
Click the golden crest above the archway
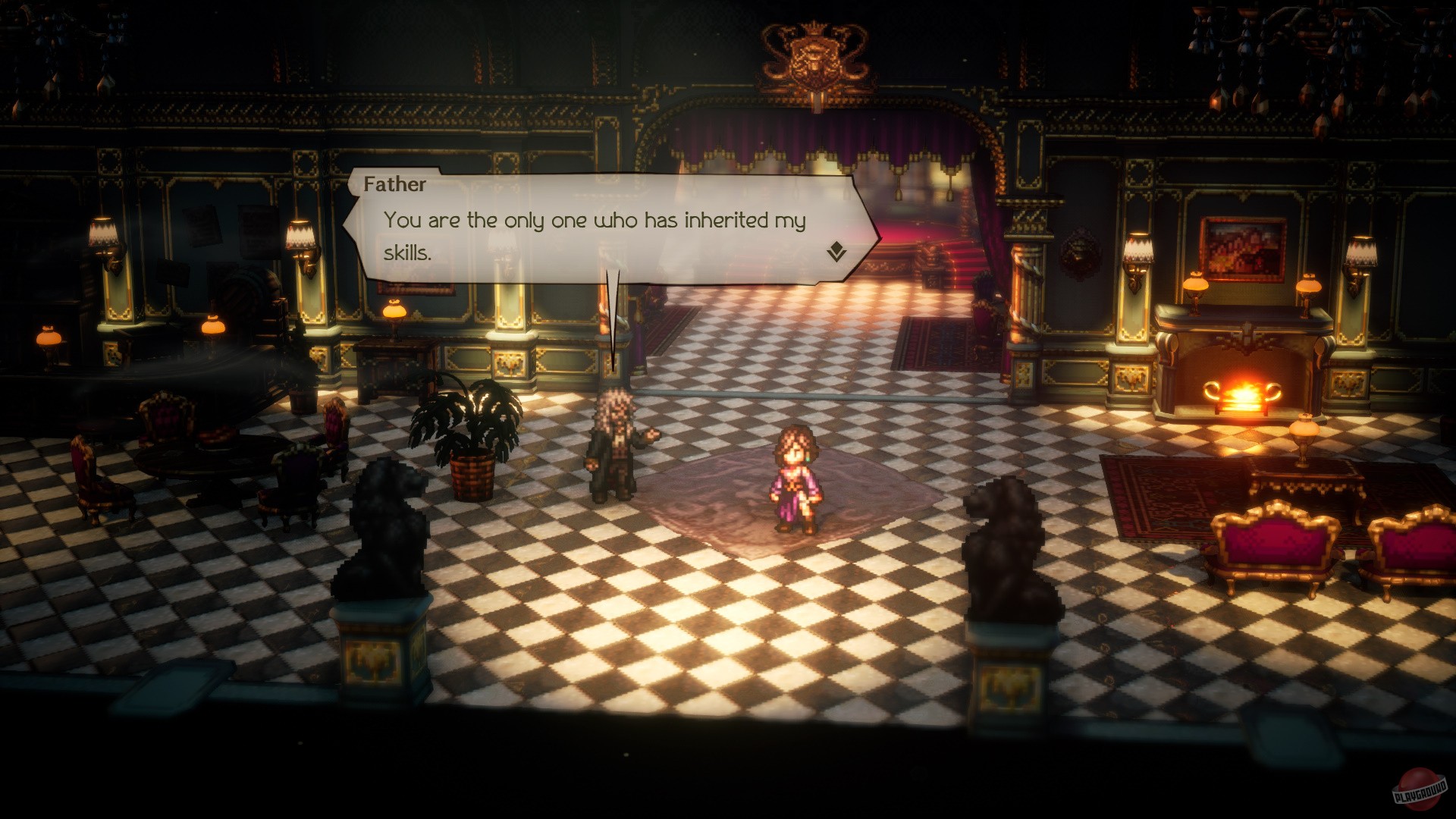point(815,57)
